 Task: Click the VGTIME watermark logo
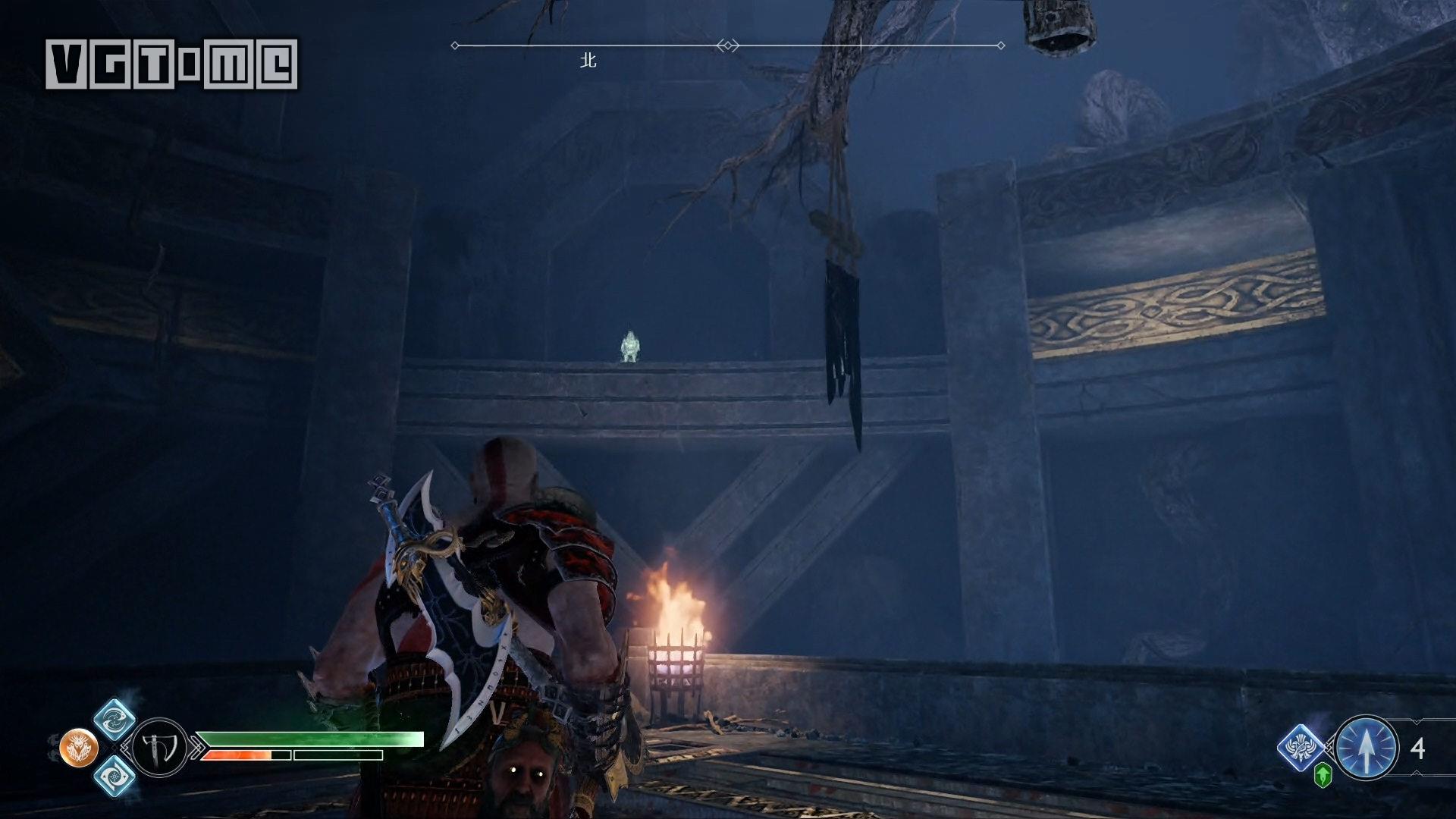coord(171,64)
